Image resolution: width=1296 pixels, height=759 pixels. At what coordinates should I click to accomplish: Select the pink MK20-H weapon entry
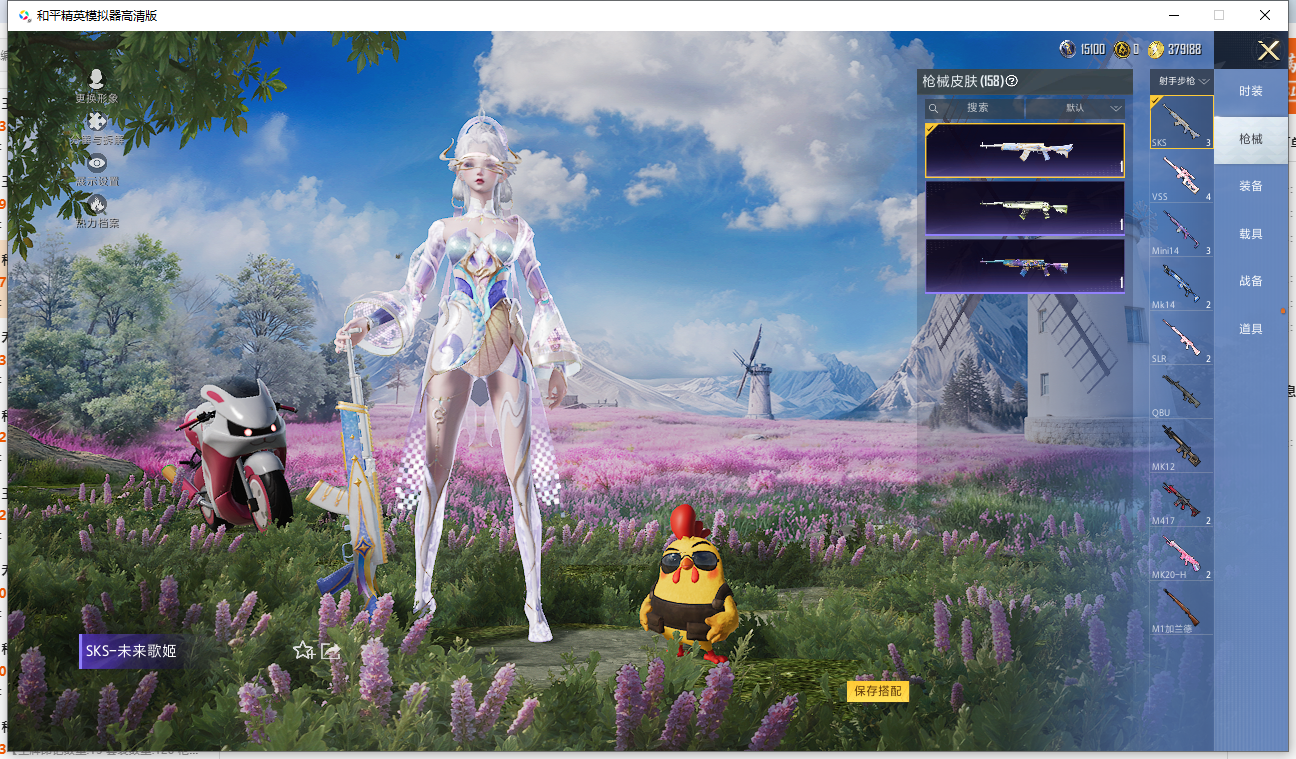point(1181,554)
